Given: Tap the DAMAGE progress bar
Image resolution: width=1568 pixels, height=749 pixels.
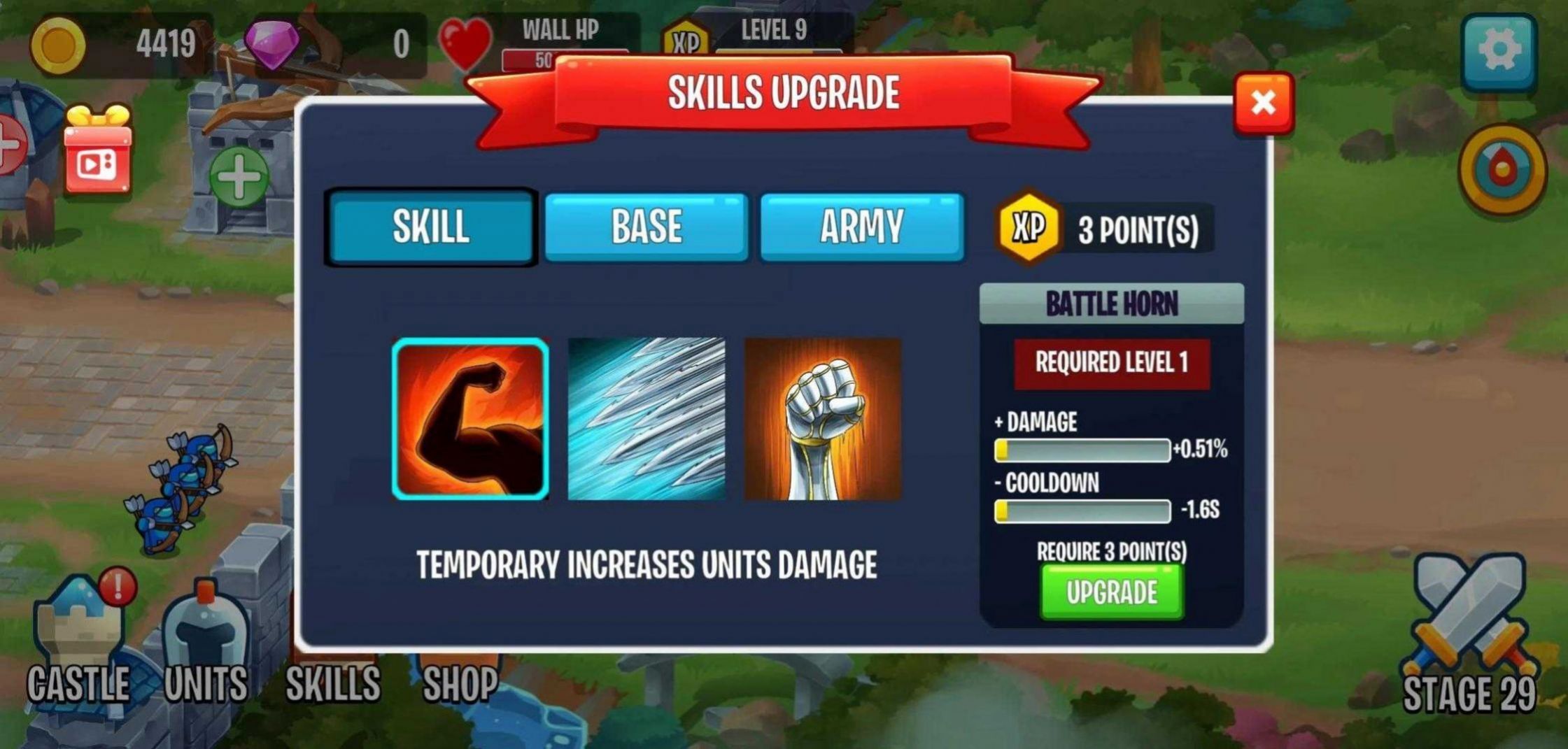Looking at the screenshot, I should [x=1081, y=450].
